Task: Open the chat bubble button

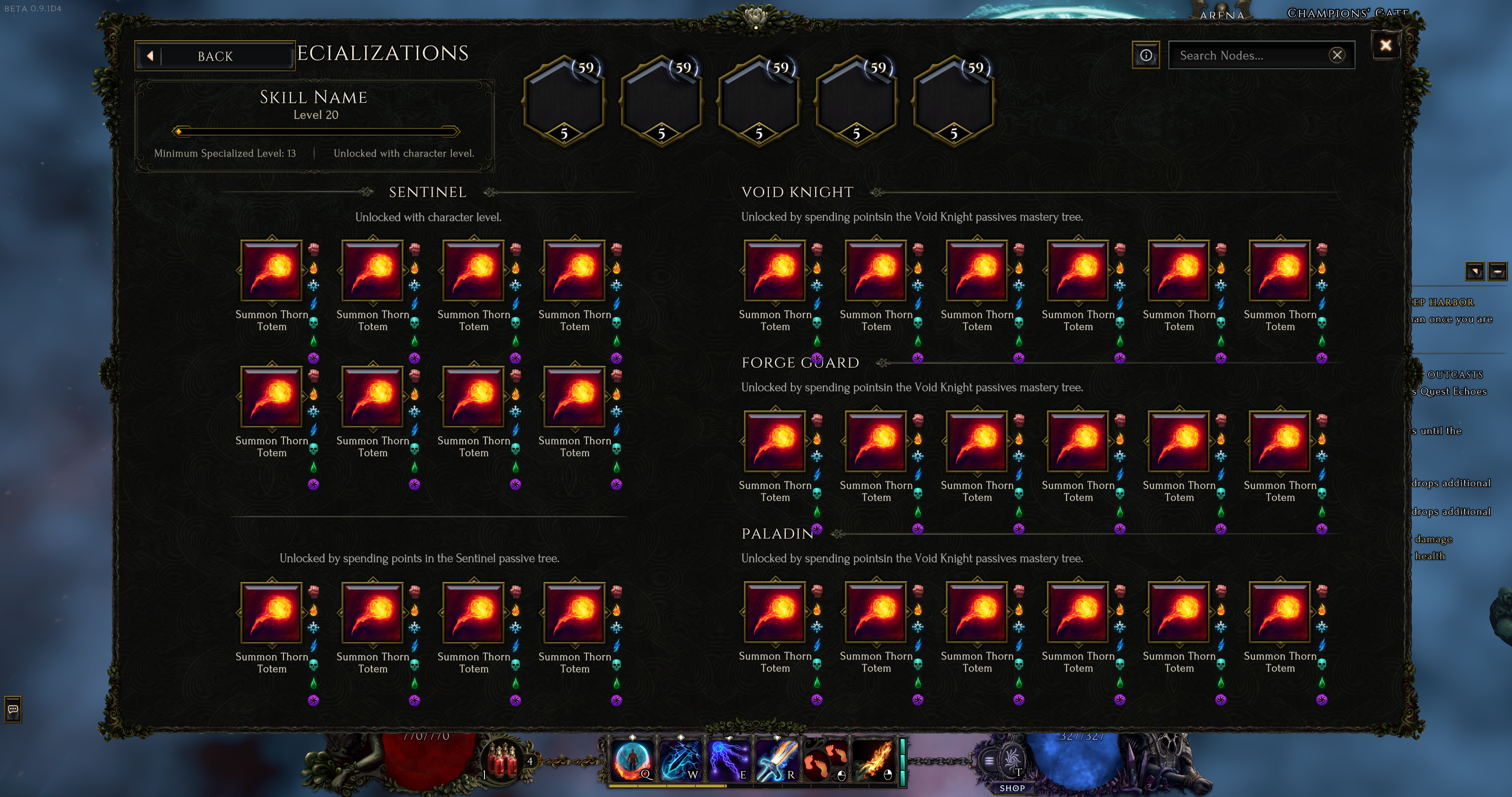Action: (13, 709)
